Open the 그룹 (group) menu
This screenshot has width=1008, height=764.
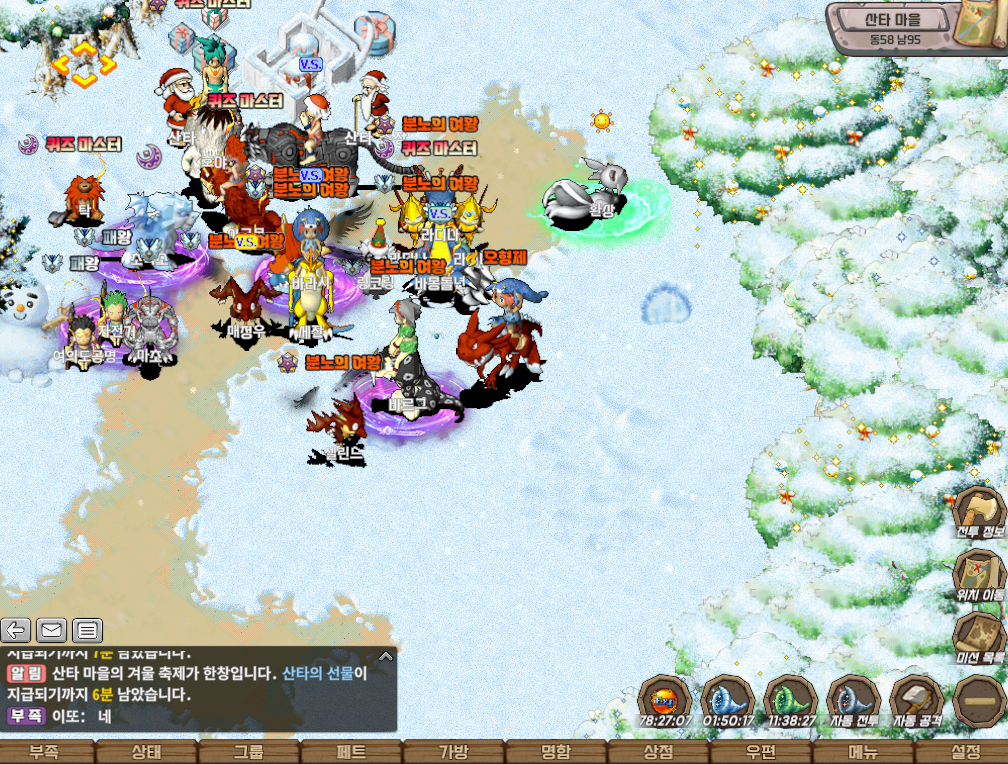pos(250,753)
